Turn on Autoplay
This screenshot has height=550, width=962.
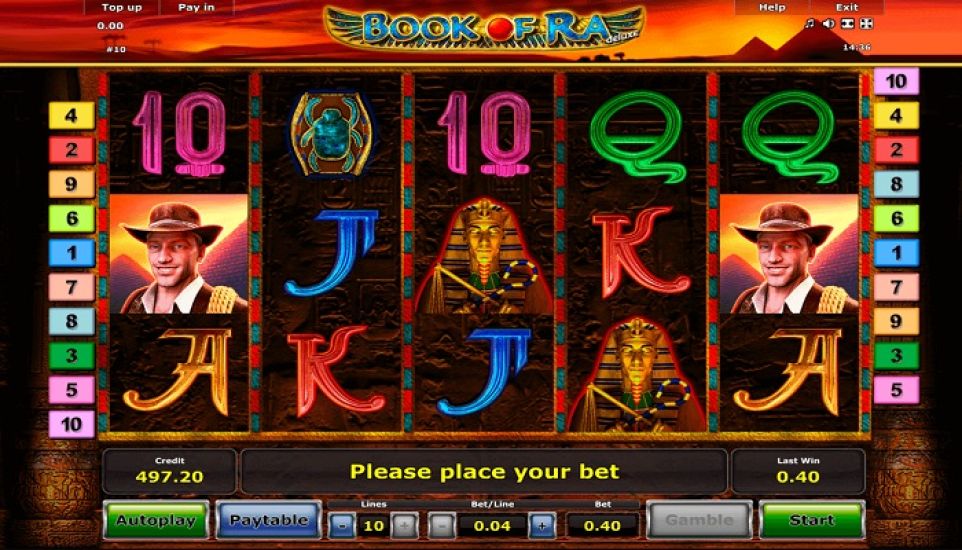(x=156, y=520)
